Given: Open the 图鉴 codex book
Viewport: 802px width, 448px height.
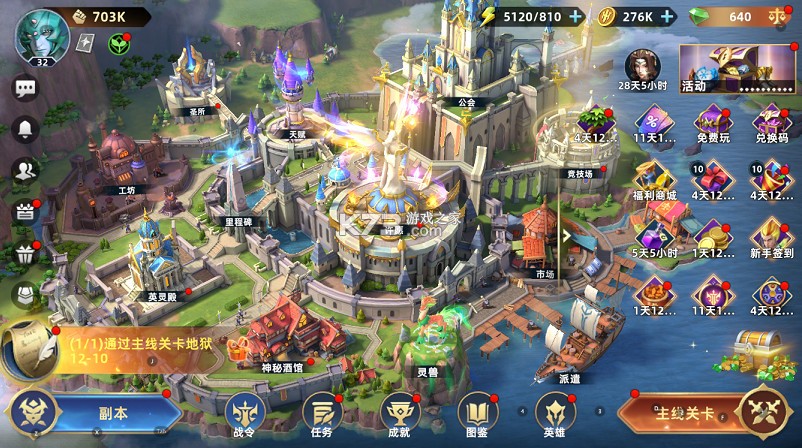Looking at the screenshot, I should (477, 412).
